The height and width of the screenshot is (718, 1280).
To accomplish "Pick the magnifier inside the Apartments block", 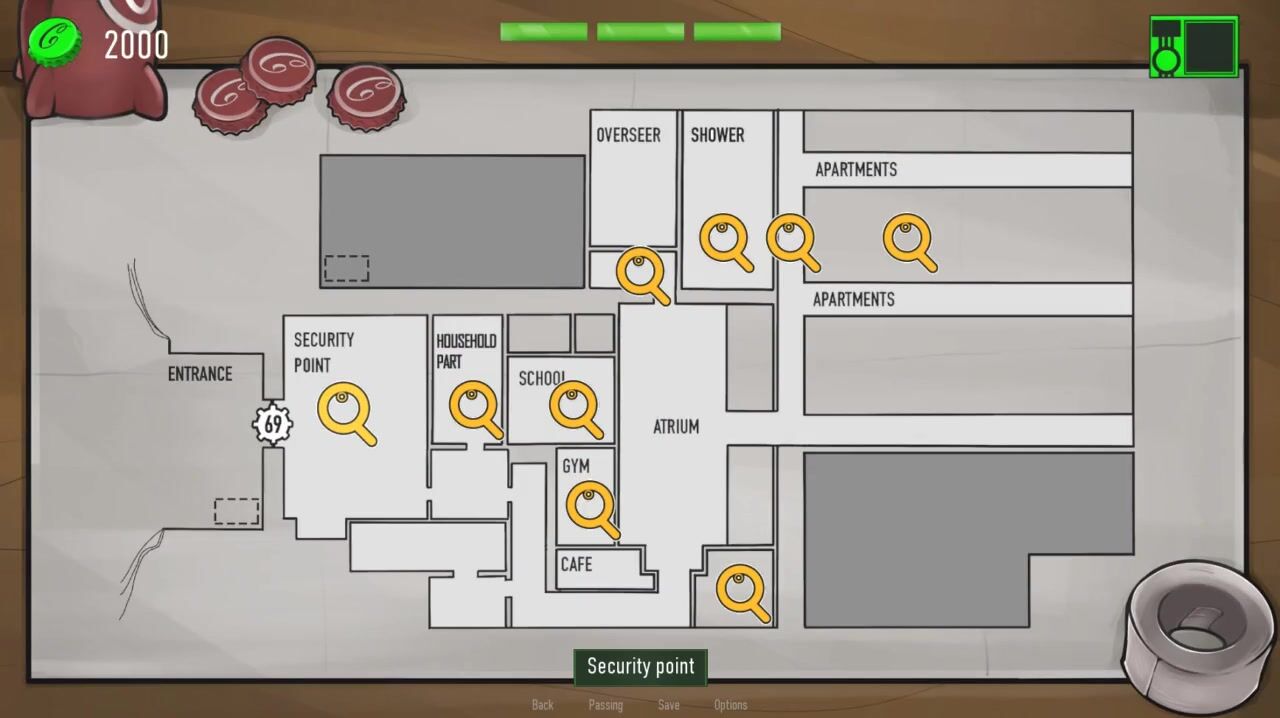I will point(907,241).
